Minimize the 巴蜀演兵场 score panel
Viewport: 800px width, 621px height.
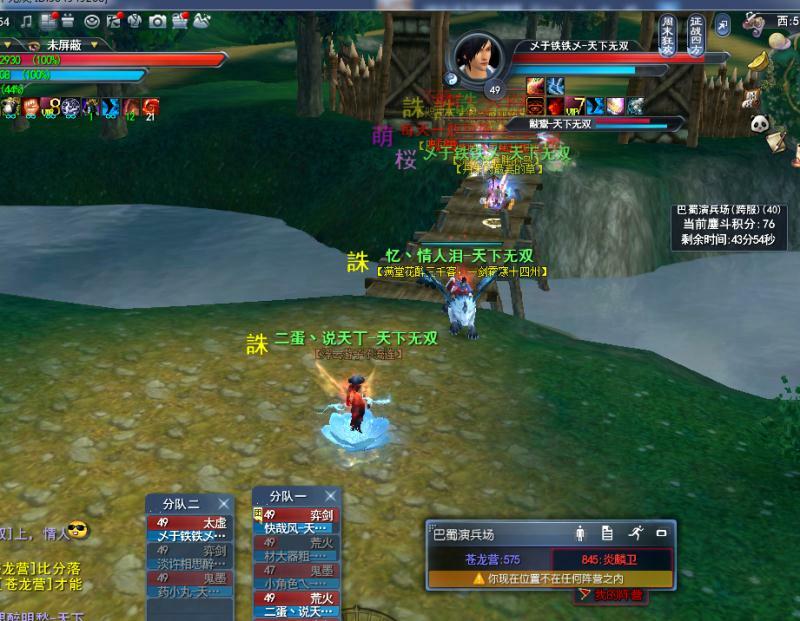tap(661, 533)
